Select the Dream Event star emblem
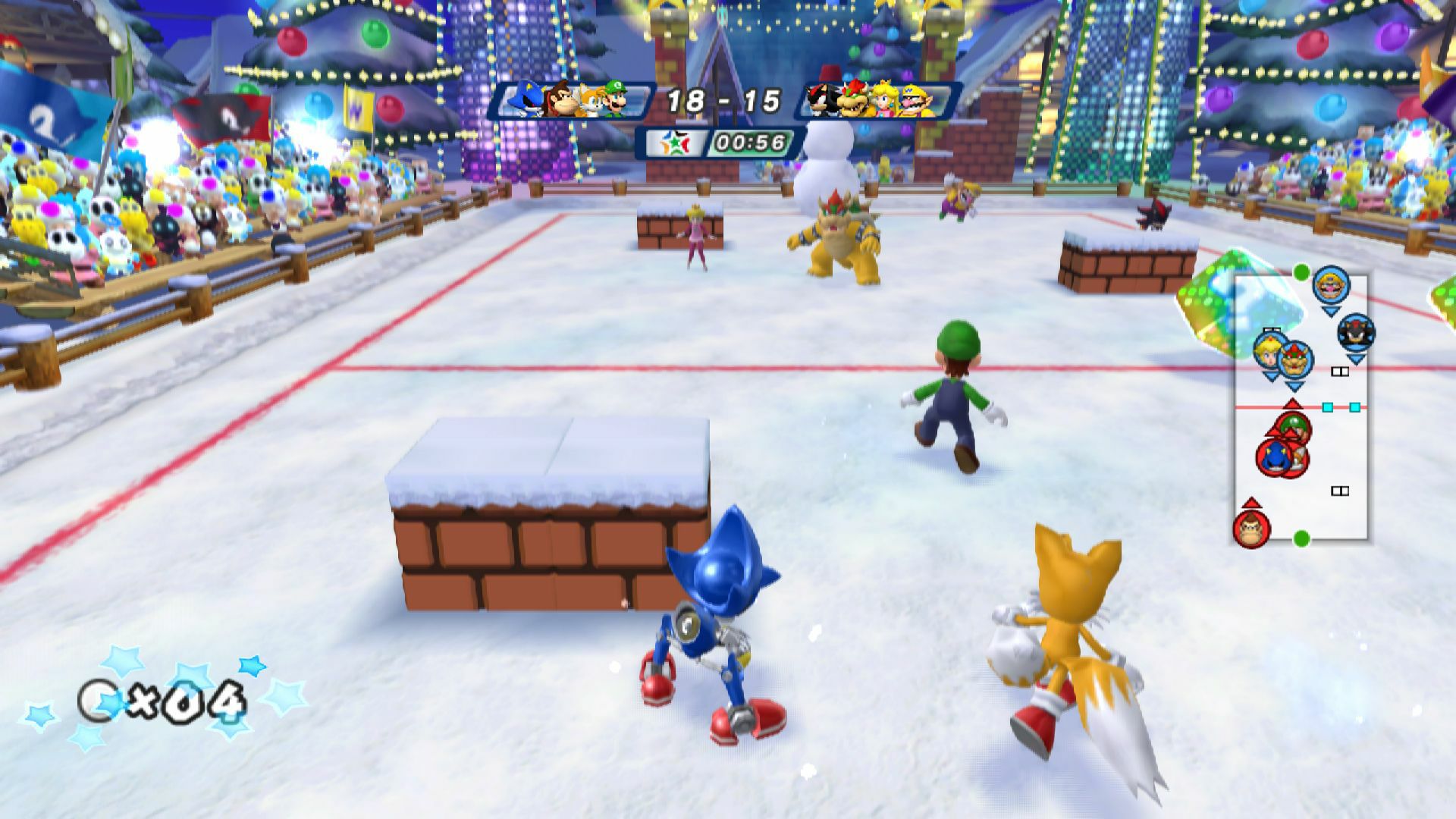 [x=675, y=143]
